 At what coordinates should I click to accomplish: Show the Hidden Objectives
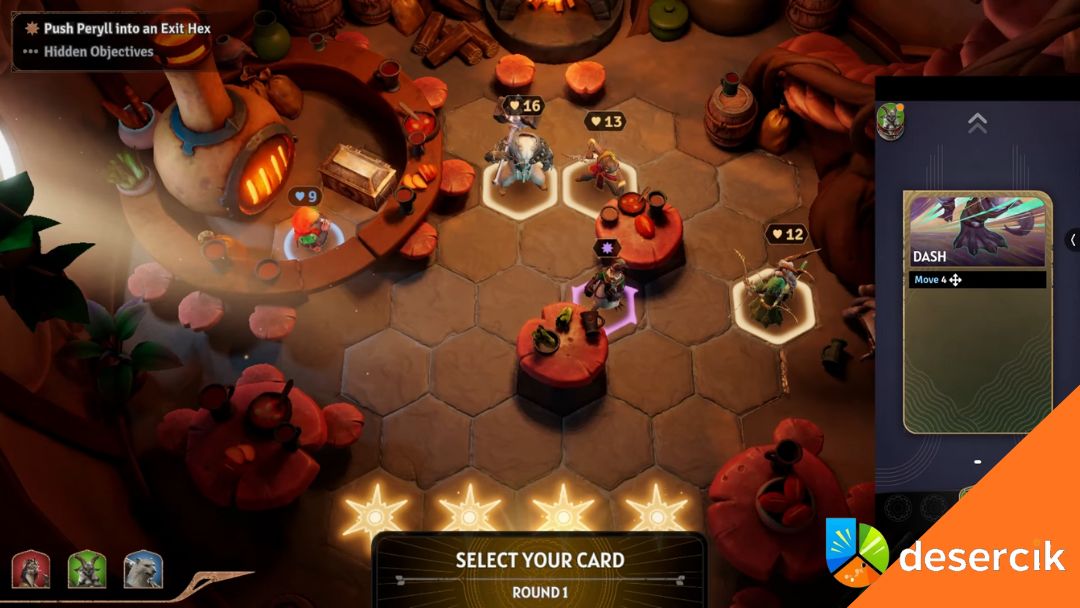click(97, 51)
